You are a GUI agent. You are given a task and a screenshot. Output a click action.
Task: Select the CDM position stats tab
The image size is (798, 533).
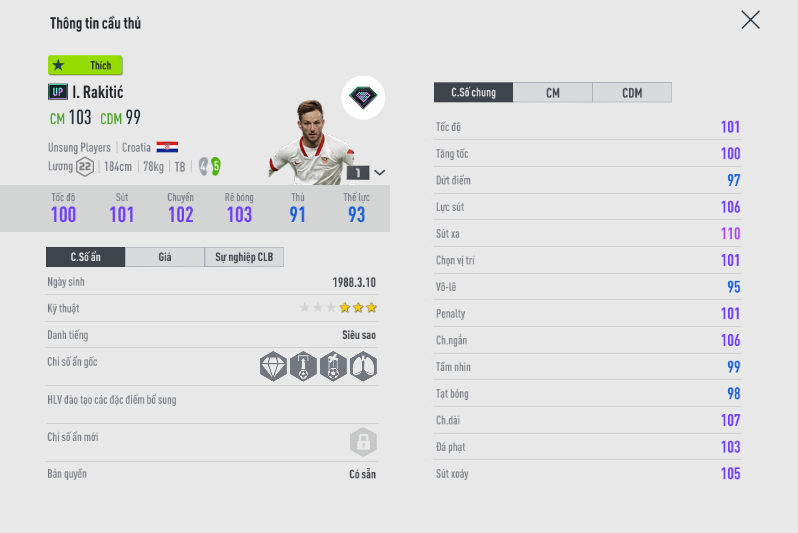(x=632, y=93)
